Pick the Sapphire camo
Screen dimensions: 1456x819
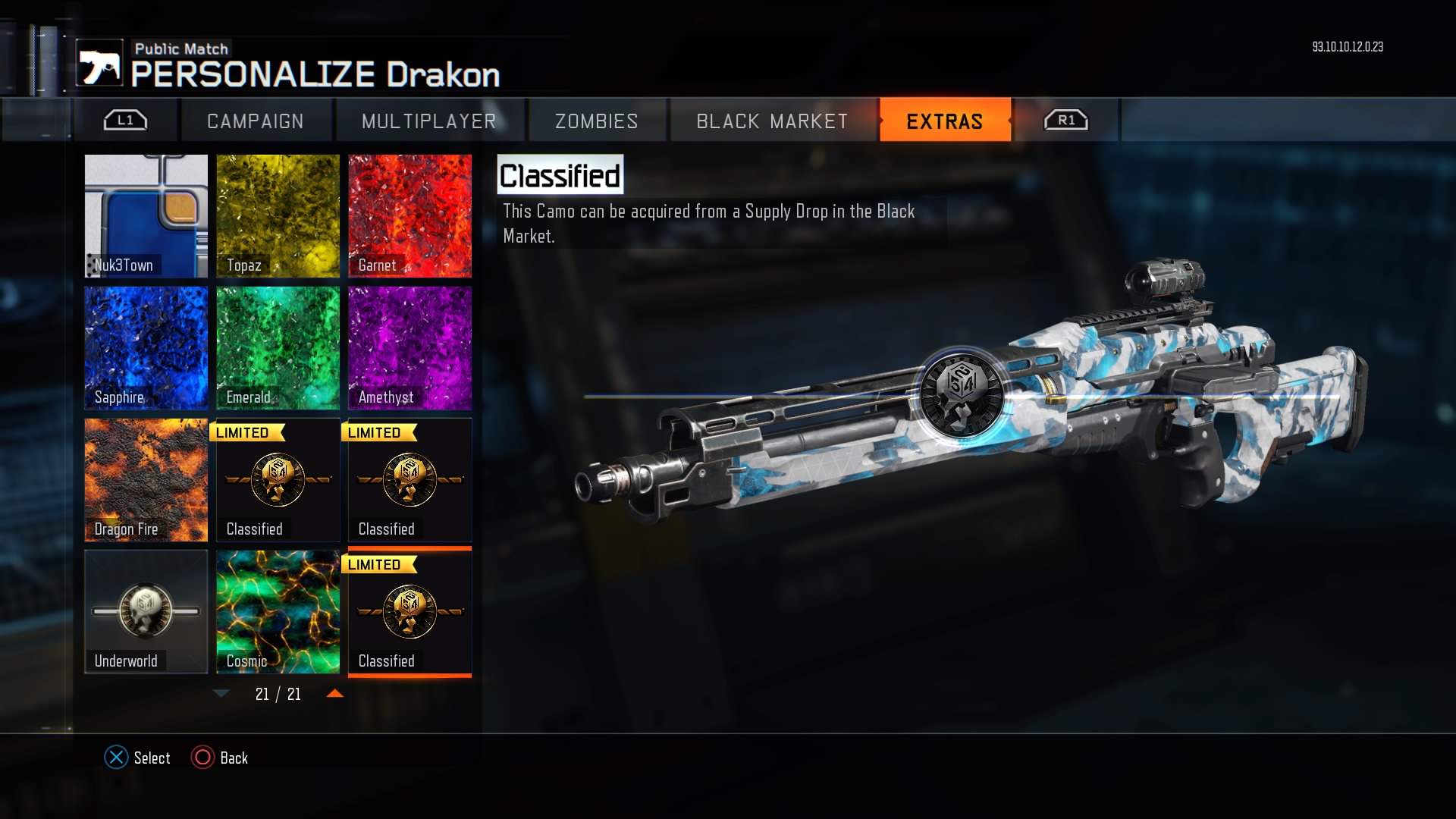tap(146, 348)
